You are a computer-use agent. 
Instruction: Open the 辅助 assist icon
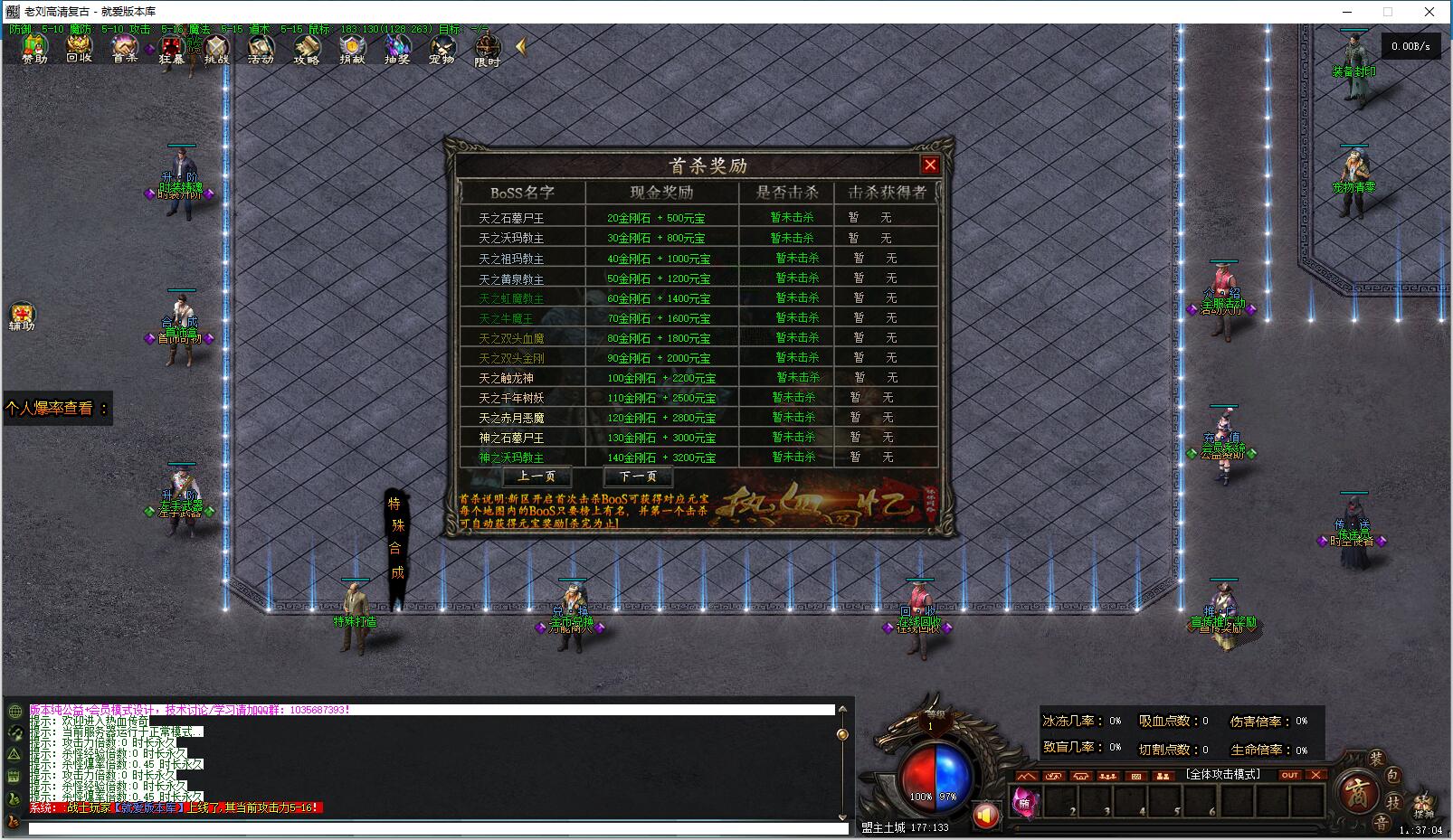[22, 315]
